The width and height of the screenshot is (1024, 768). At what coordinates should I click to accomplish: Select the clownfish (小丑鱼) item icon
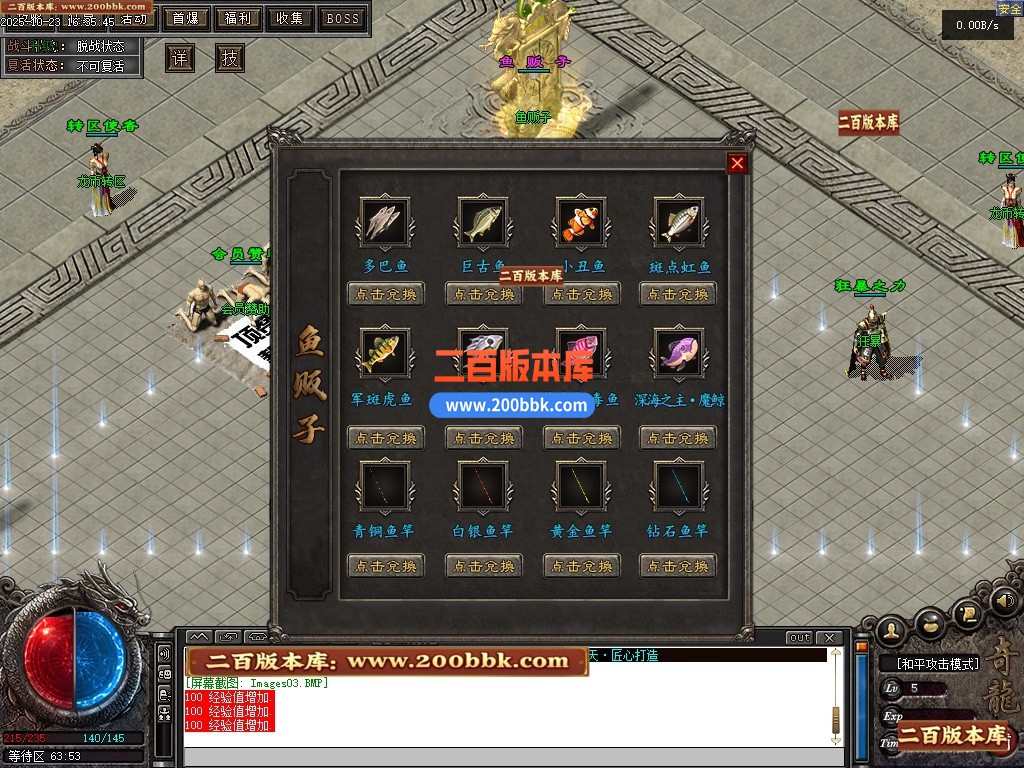(x=581, y=222)
